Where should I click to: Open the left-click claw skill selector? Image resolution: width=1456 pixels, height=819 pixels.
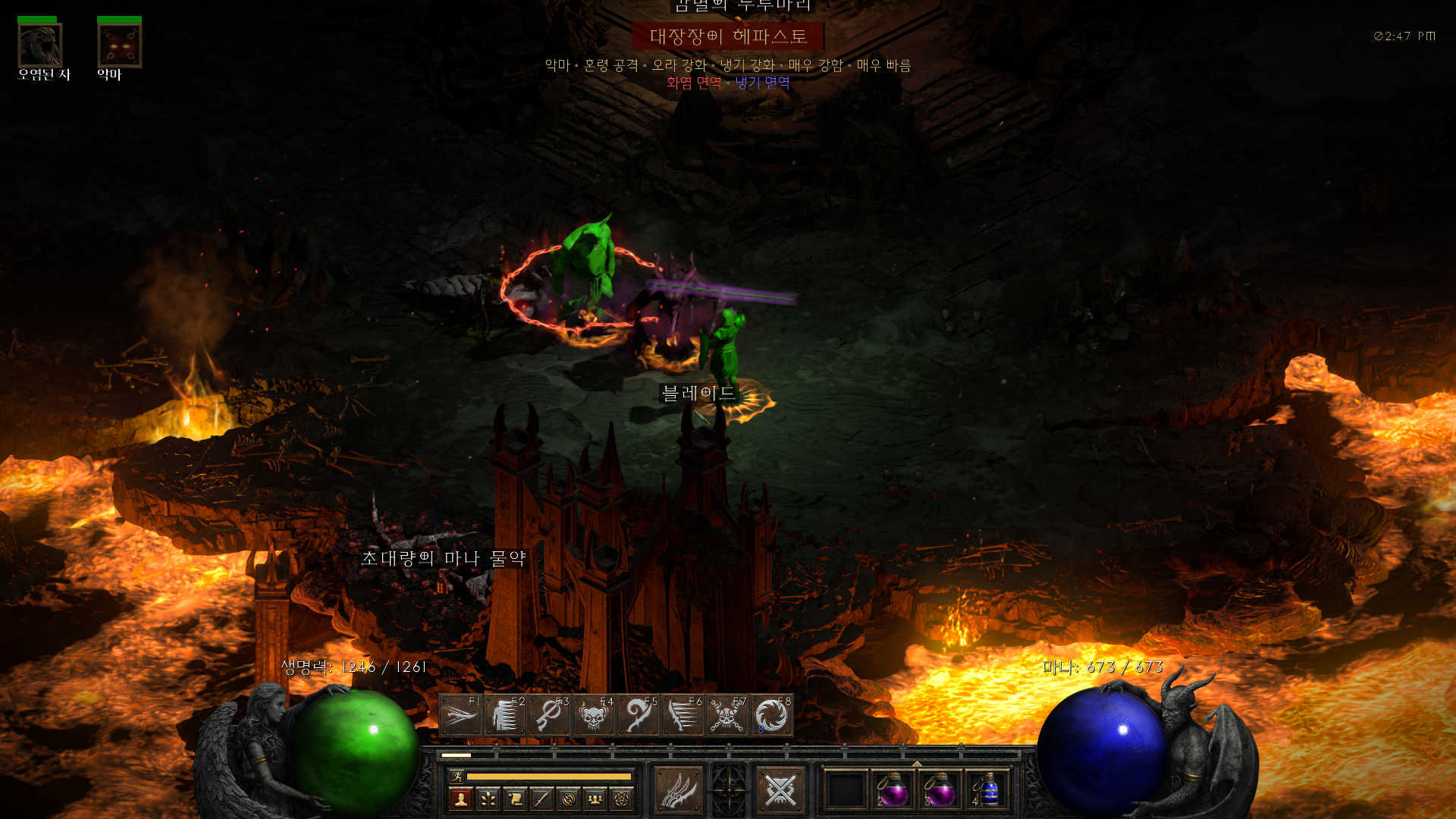pos(678,790)
